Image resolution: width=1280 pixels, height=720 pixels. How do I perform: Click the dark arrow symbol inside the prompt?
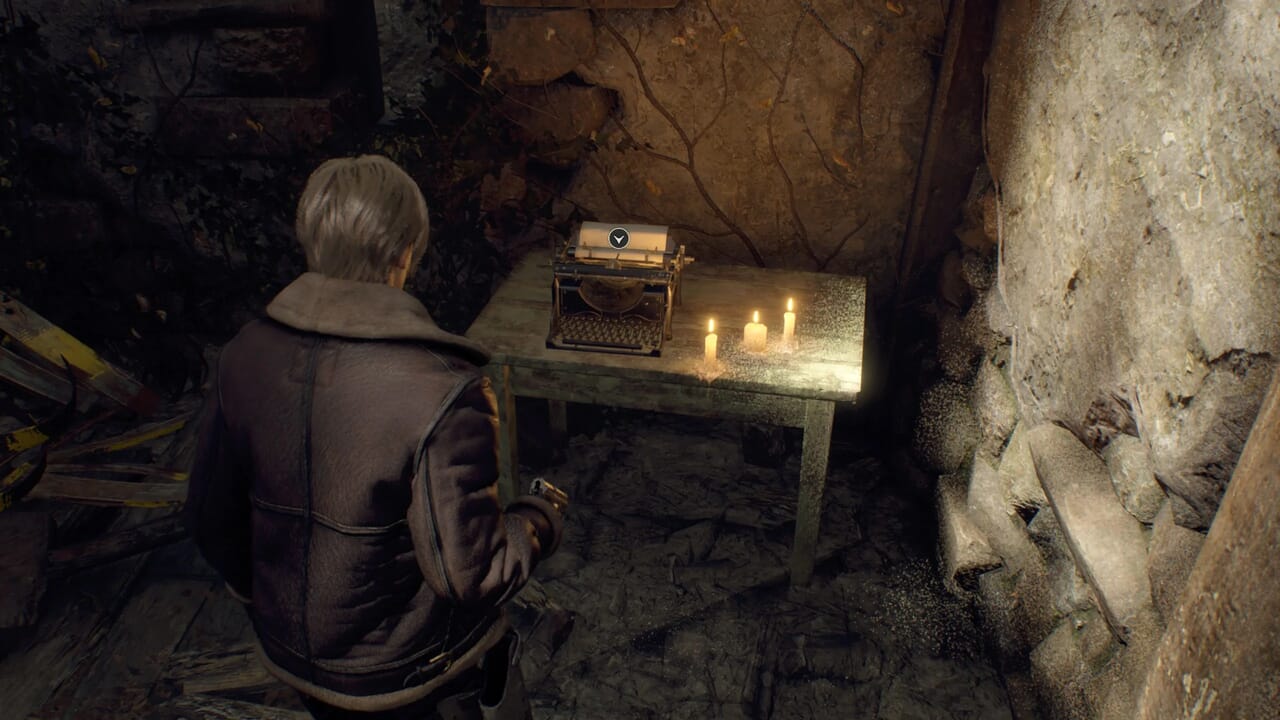(619, 238)
